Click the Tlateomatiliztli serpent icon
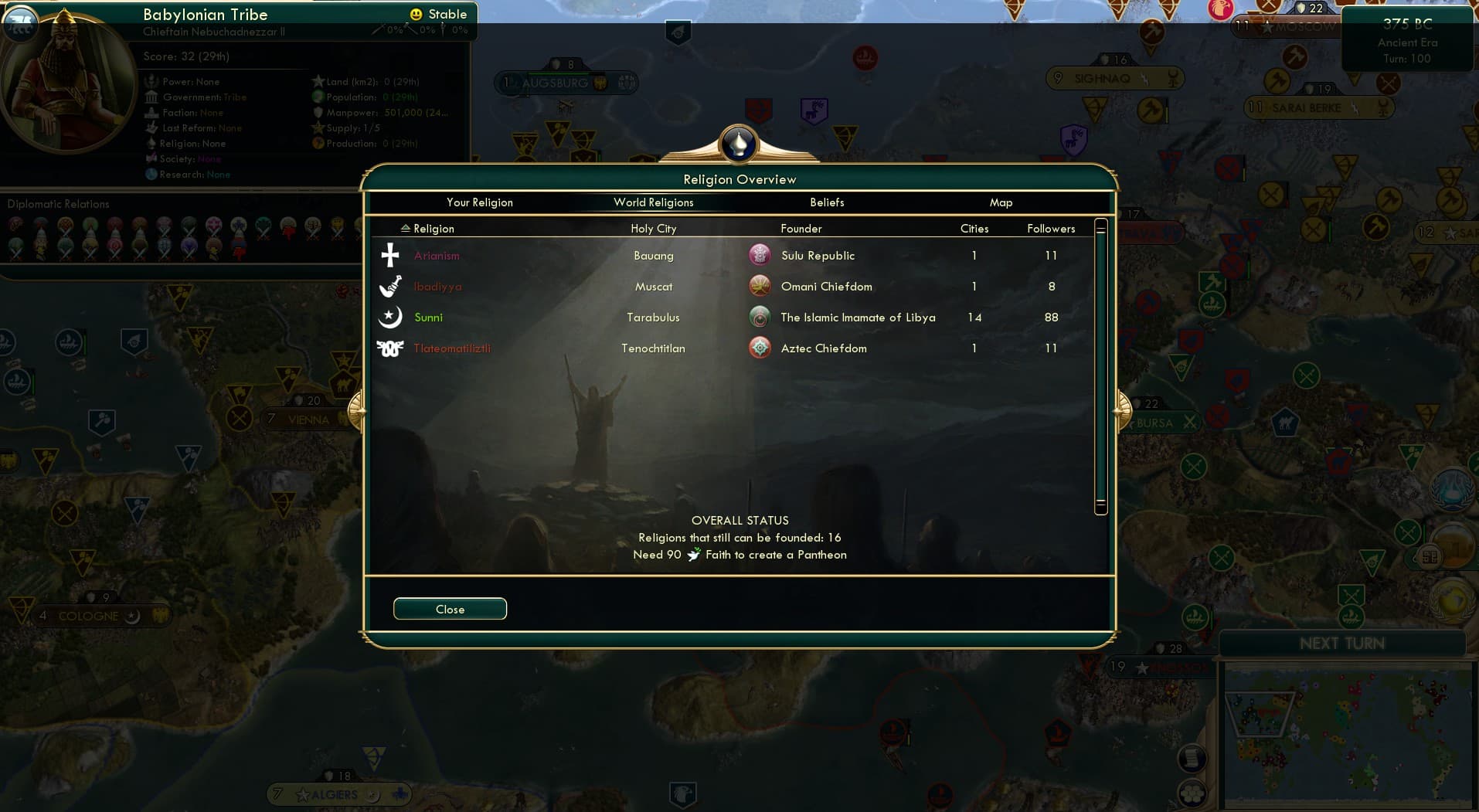 pyautogui.click(x=390, y=348)
